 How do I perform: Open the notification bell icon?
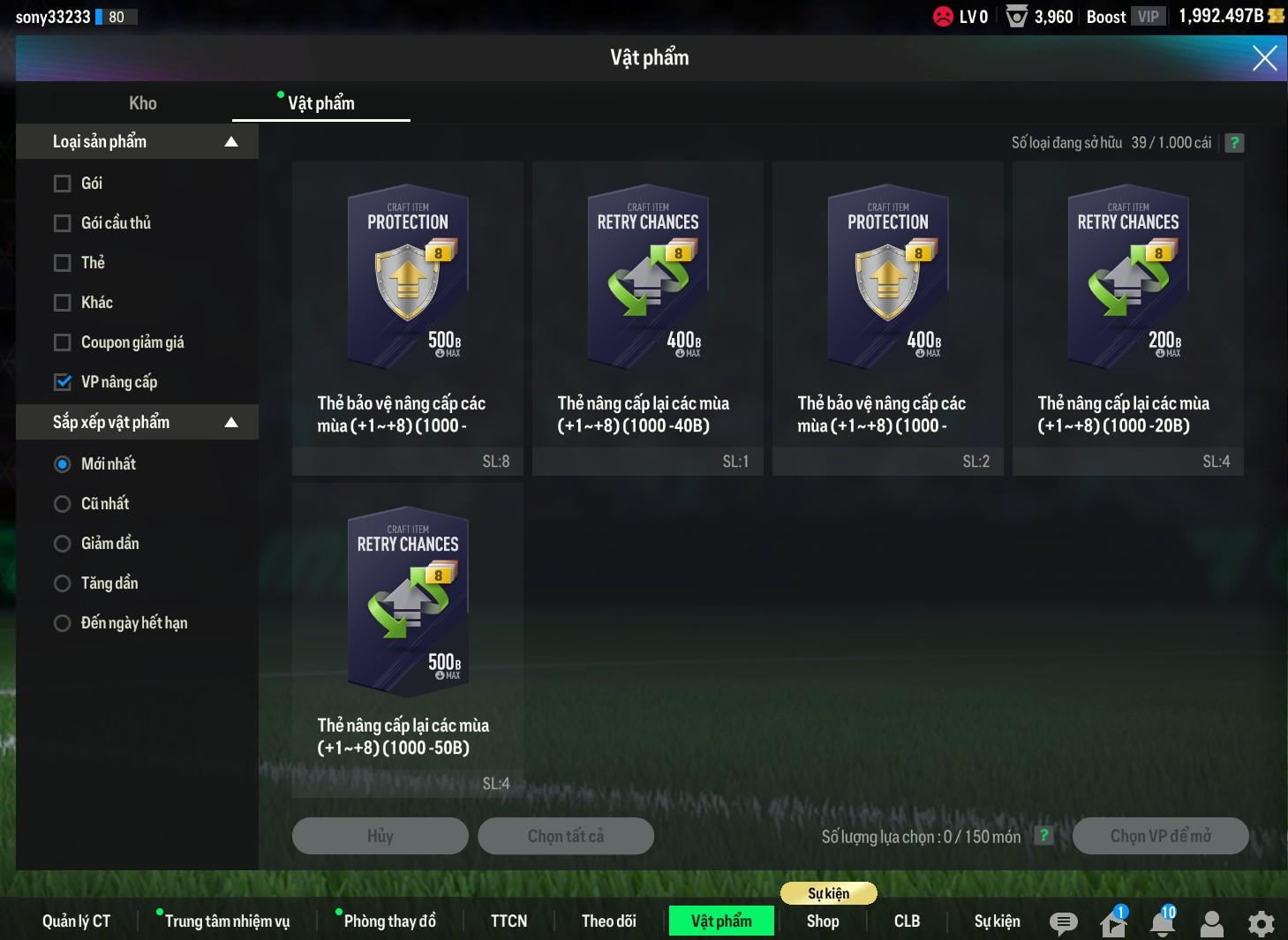1163,923
